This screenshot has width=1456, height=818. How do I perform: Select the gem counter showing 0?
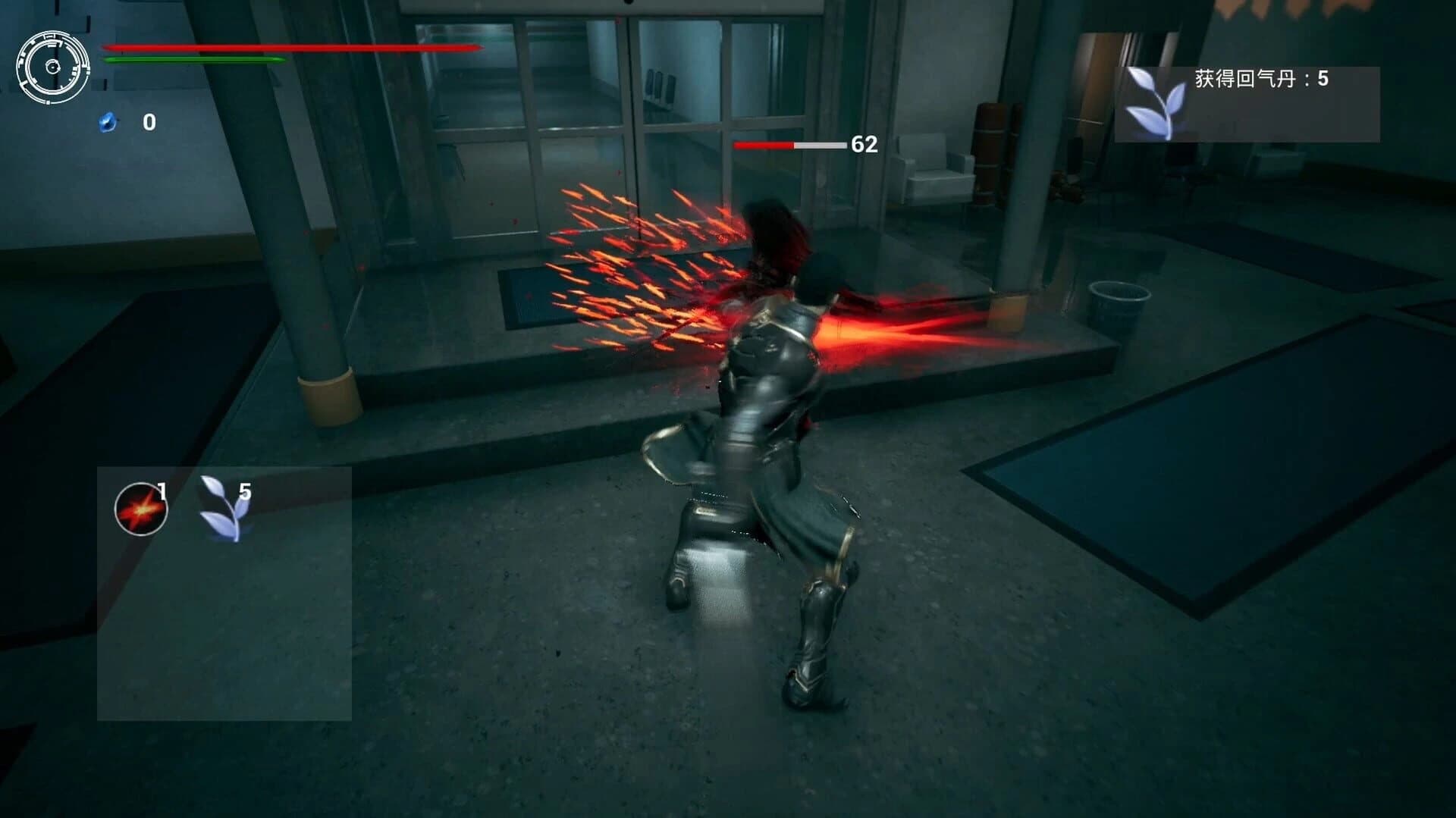149,121
